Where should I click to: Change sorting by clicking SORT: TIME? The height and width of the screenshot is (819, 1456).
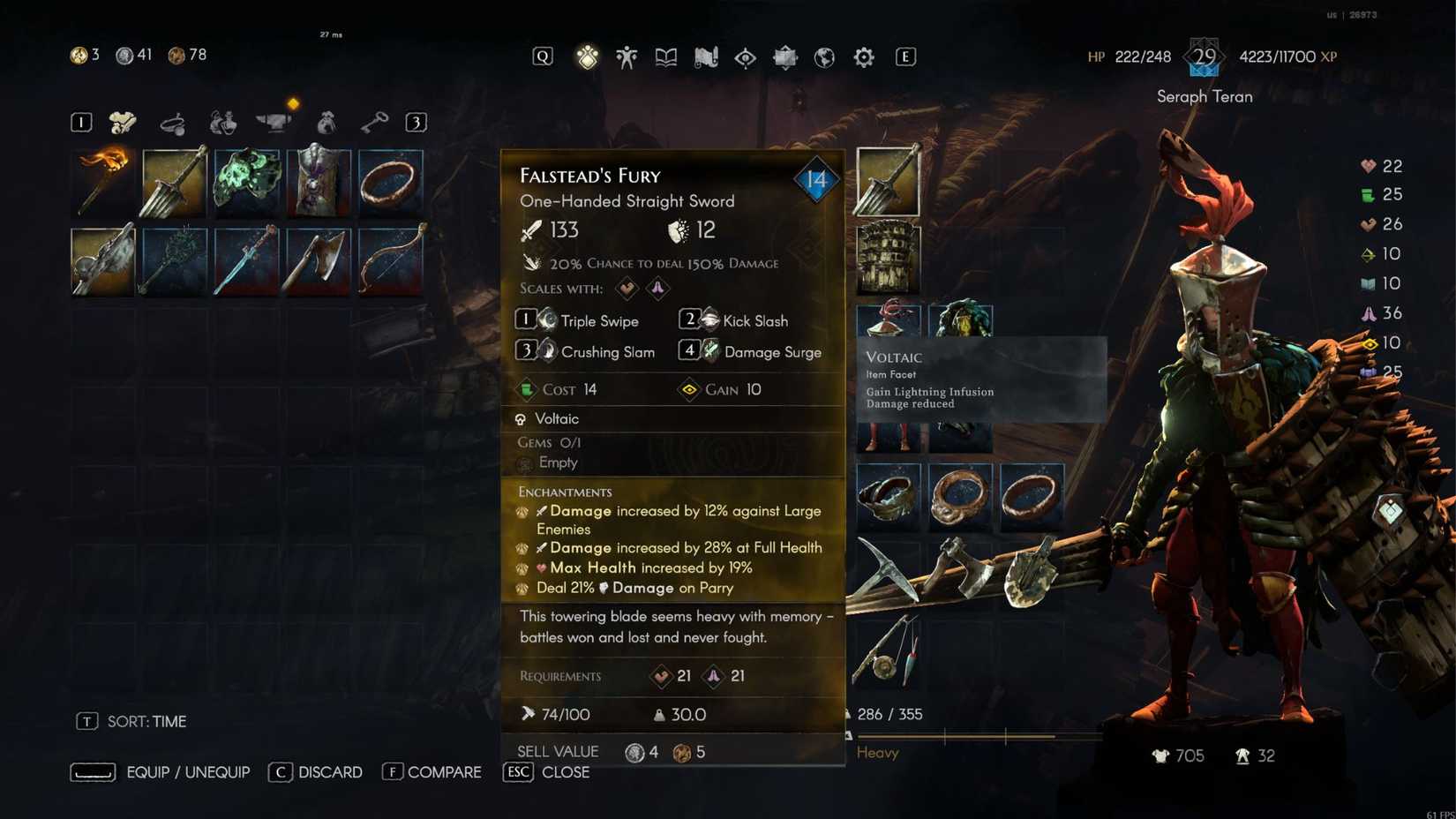pos(145,721)
